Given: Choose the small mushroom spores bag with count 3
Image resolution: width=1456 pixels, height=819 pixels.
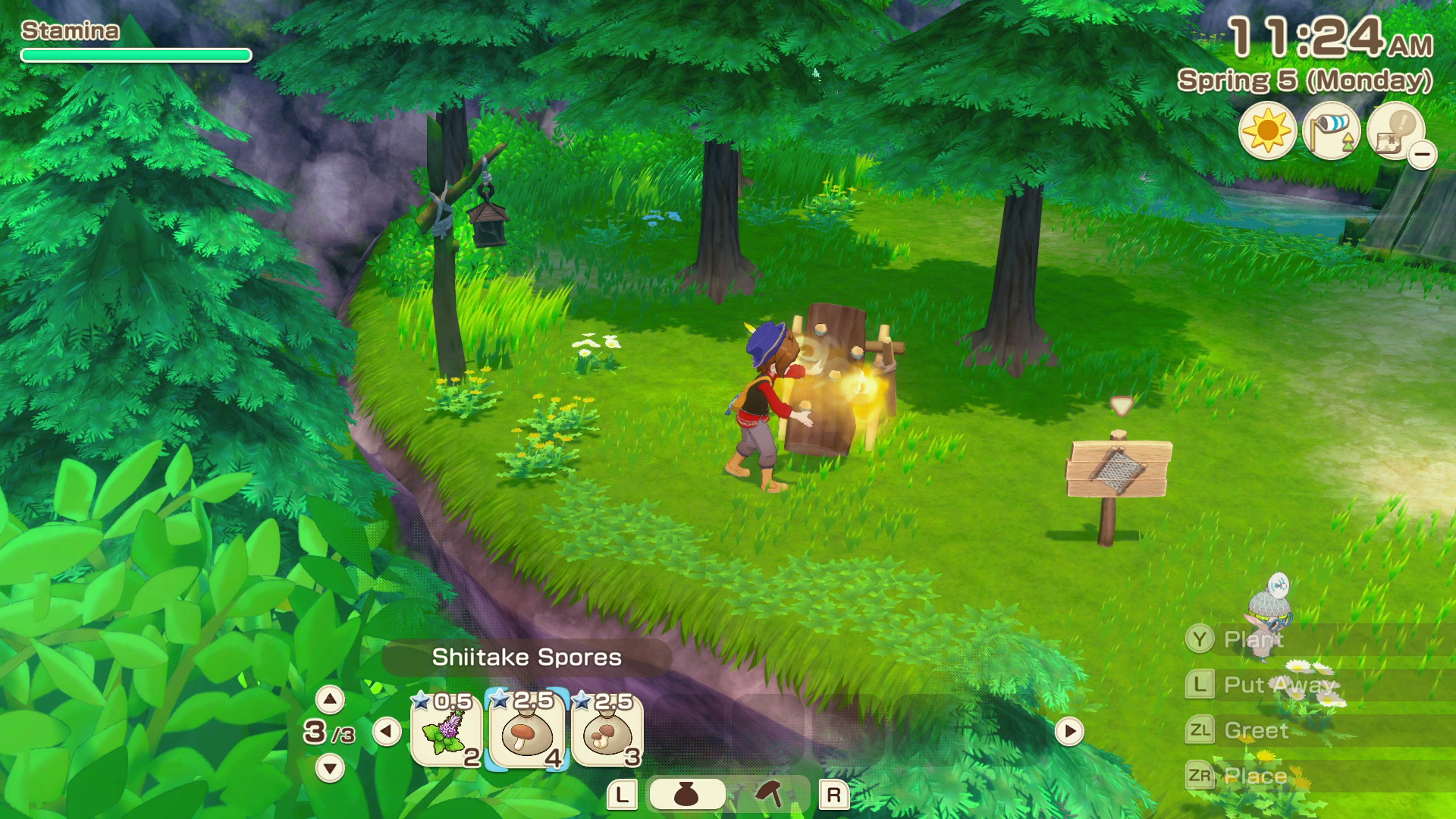Looking at the screenshot, I should pyautogui.click(x=607, y=731).
